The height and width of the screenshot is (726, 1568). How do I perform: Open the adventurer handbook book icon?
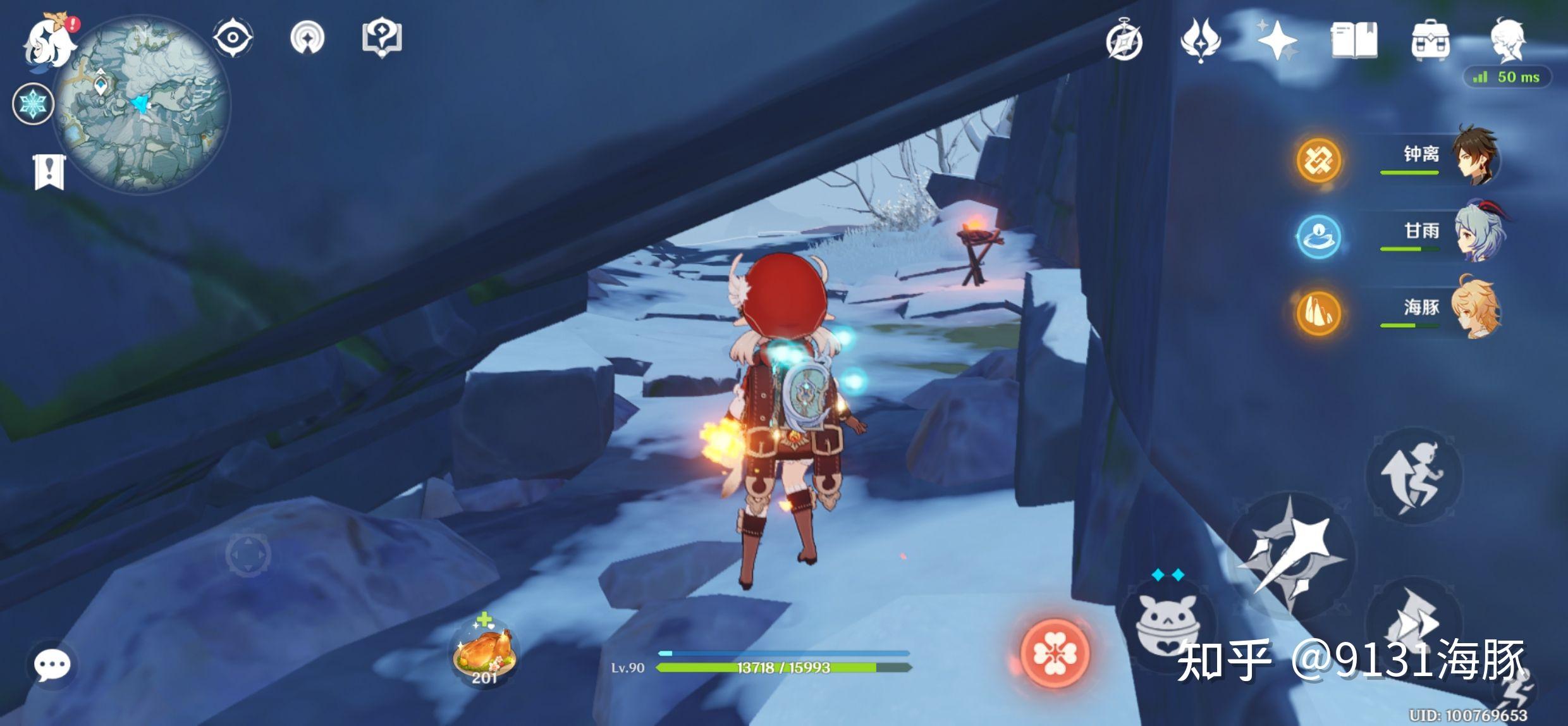pyautogui.click(x=1354, y=40)
